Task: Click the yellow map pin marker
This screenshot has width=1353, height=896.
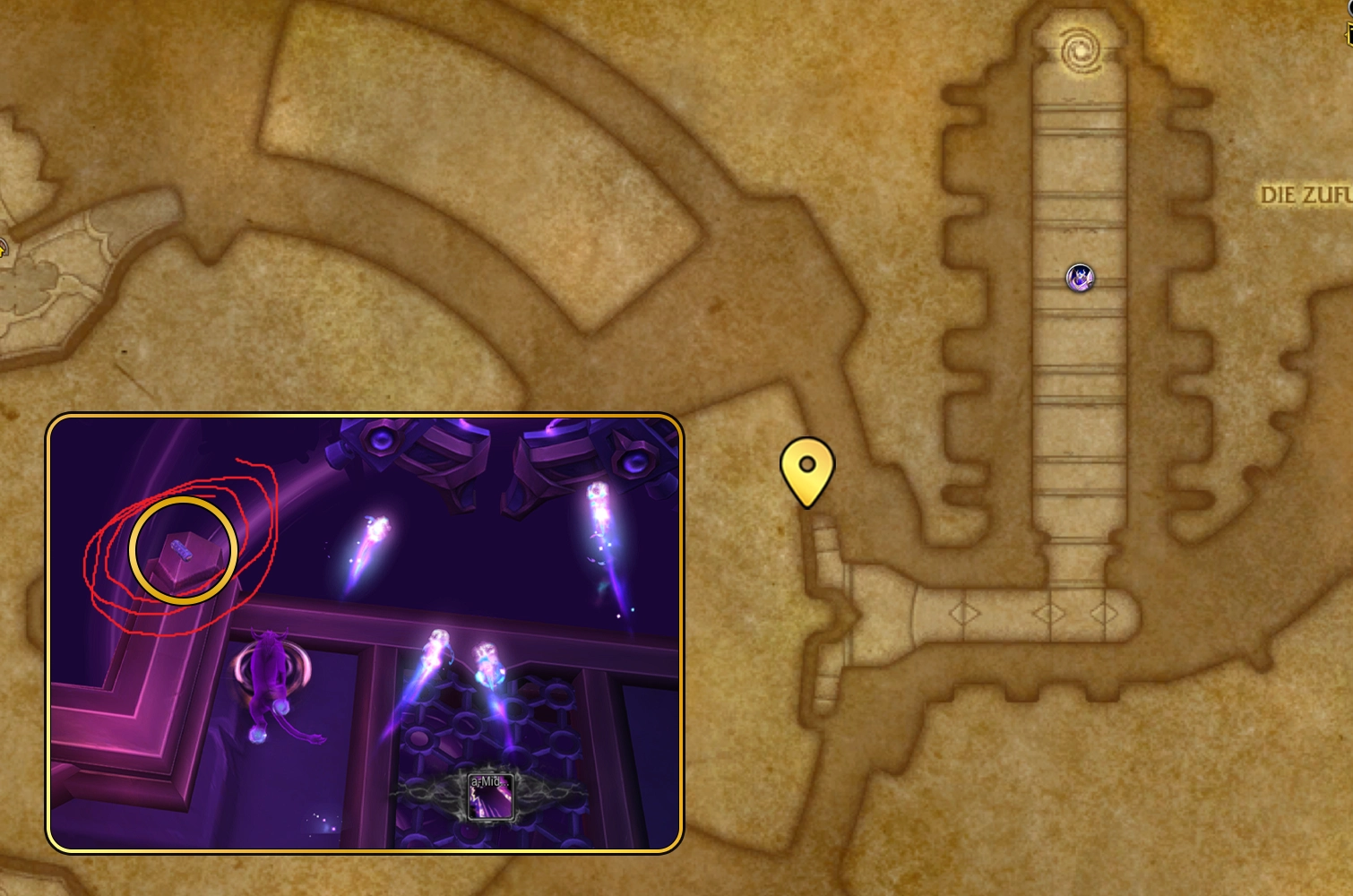Action: tap(806, 469)
